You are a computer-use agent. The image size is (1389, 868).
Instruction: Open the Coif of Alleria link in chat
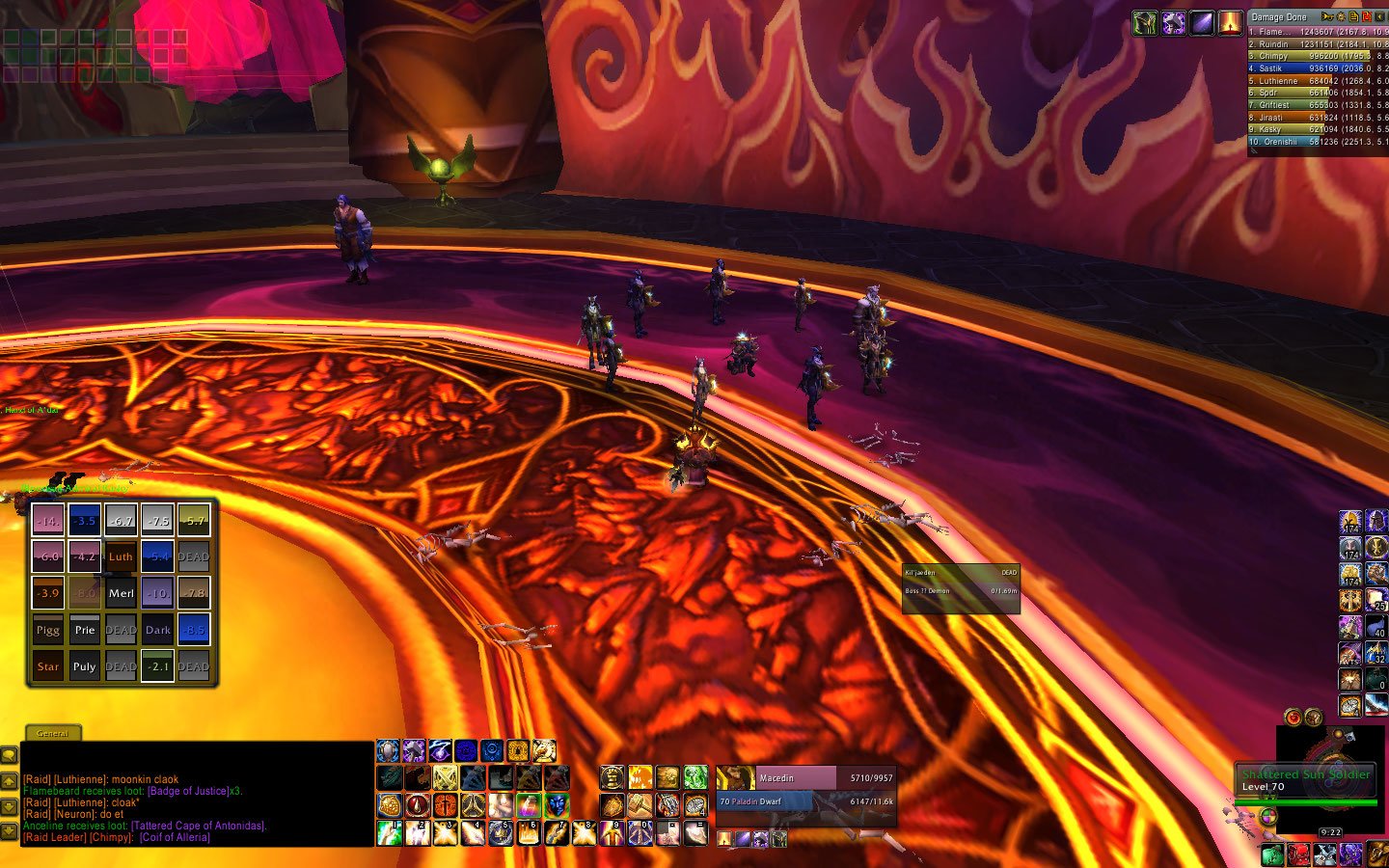pos(175,837)
